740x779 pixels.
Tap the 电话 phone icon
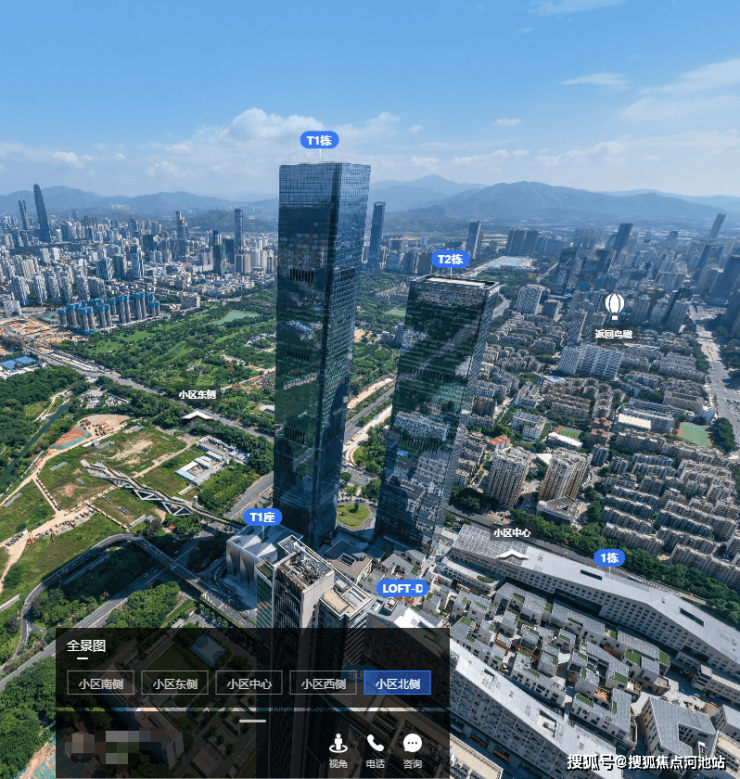375,749
